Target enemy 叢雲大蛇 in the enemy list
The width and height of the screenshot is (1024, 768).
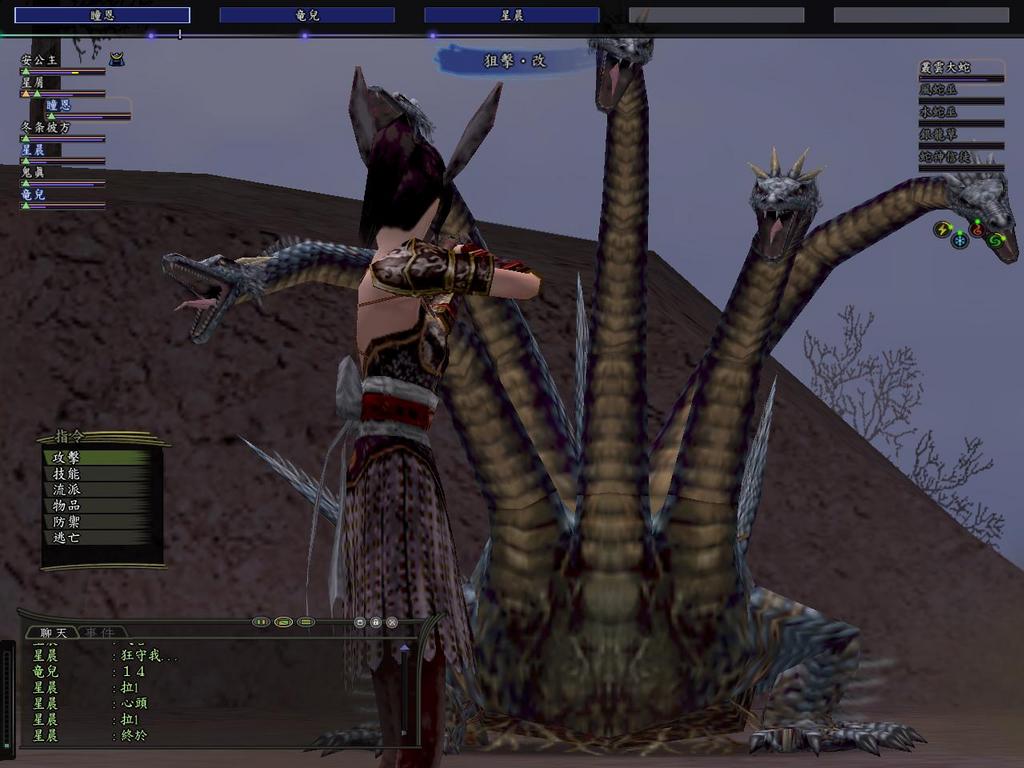[945, 67]
